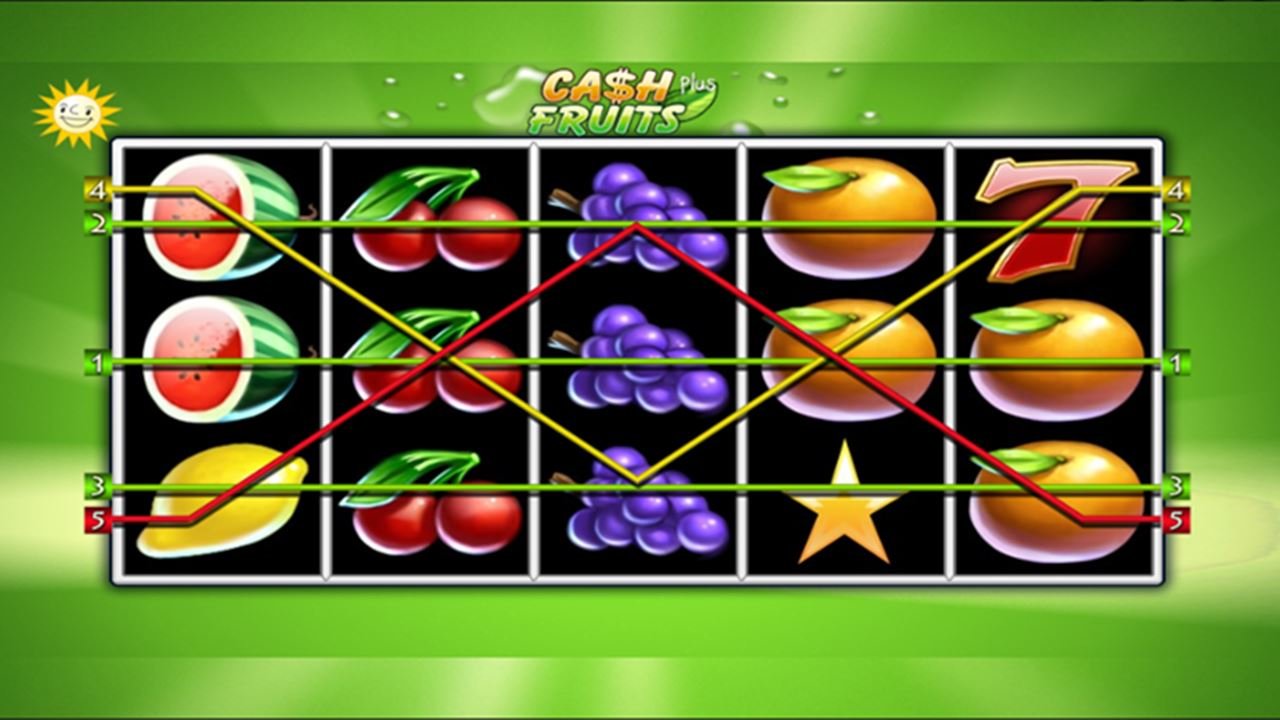The width and height of the screenshot is (1280, 720).
Task: Select the green payline 1 tab on the right
Action: click(x=1176, y=360)
